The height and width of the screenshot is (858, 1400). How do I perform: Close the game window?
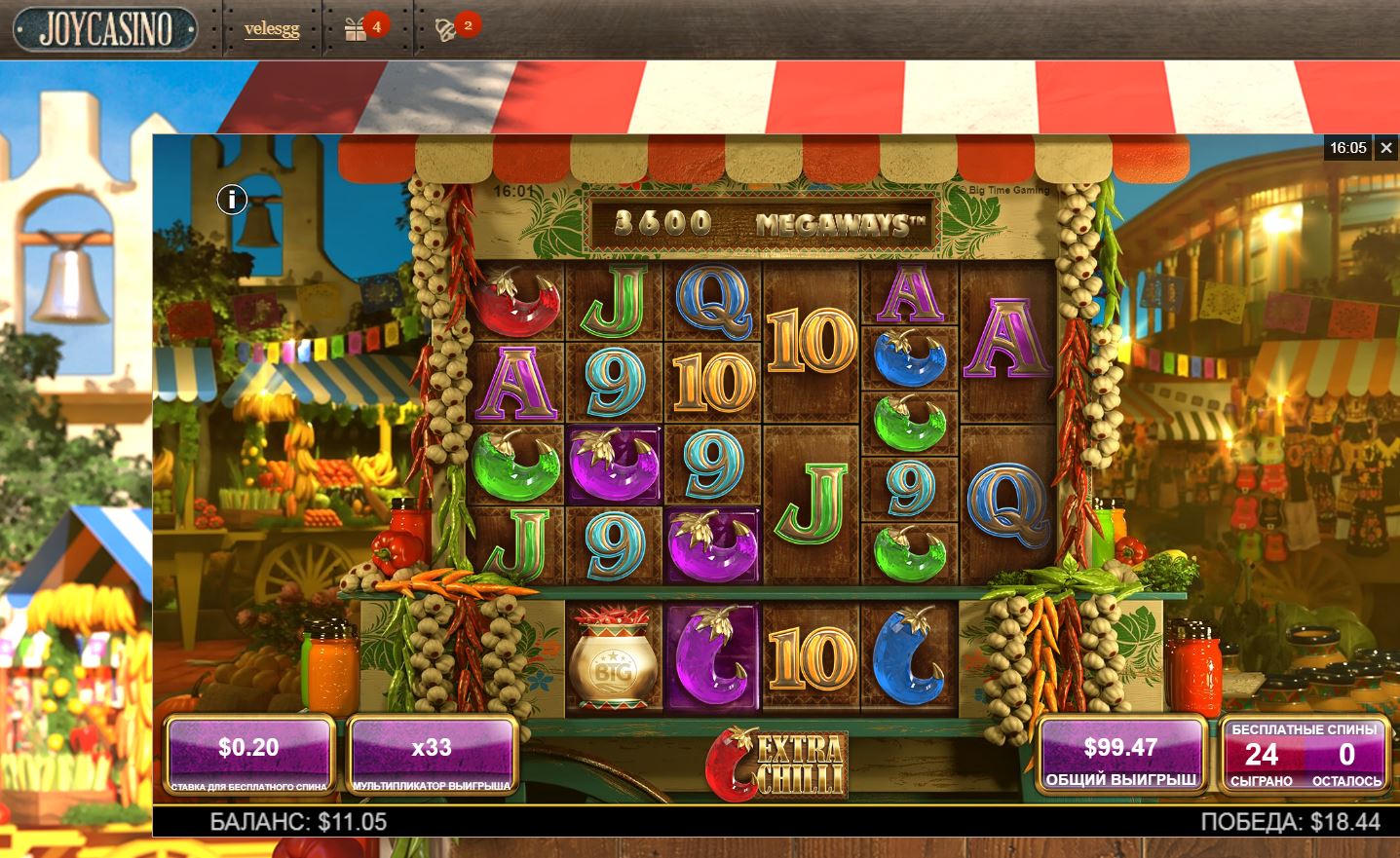(x=1386, y=148)
